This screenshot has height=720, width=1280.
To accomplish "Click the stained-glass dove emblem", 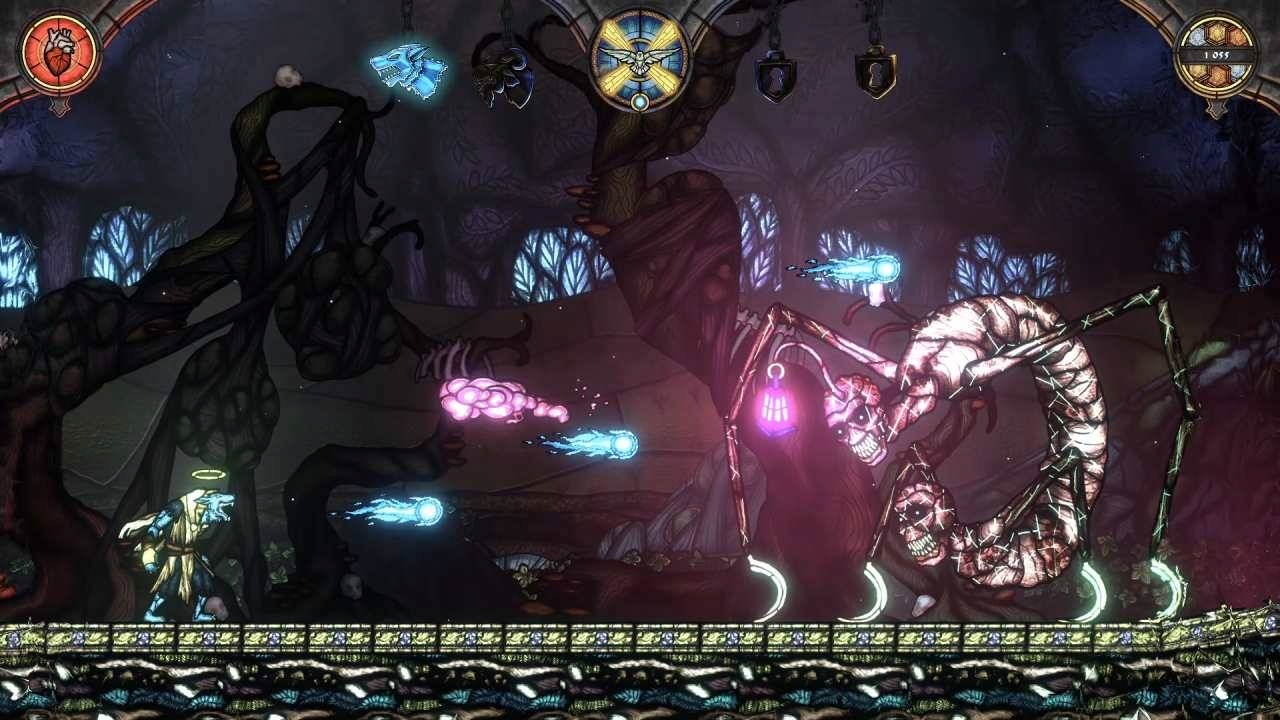I will (x=640, y=60).
